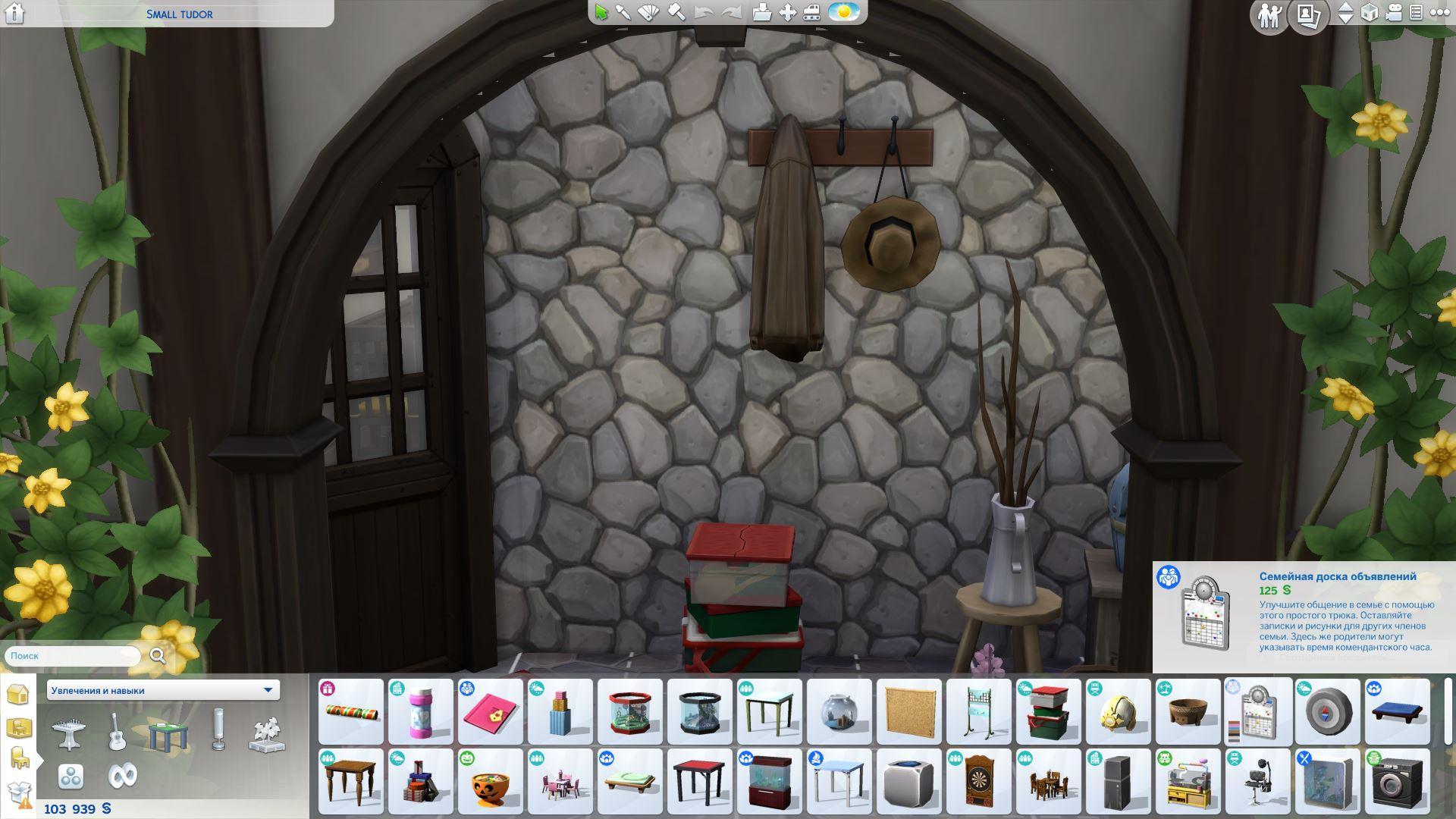The width and height of the screenshot is (1456, 819).
Task: Choose the design swatch tool
Action: tap(649, 13)
